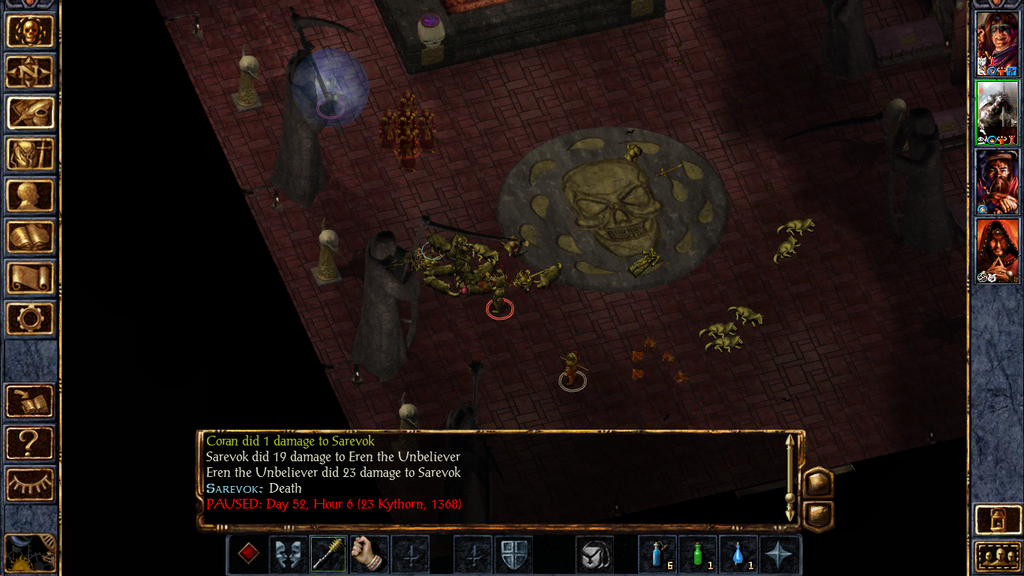Open the priest scroll button
The image size is (1024, 576).
[x=30, y=278]
